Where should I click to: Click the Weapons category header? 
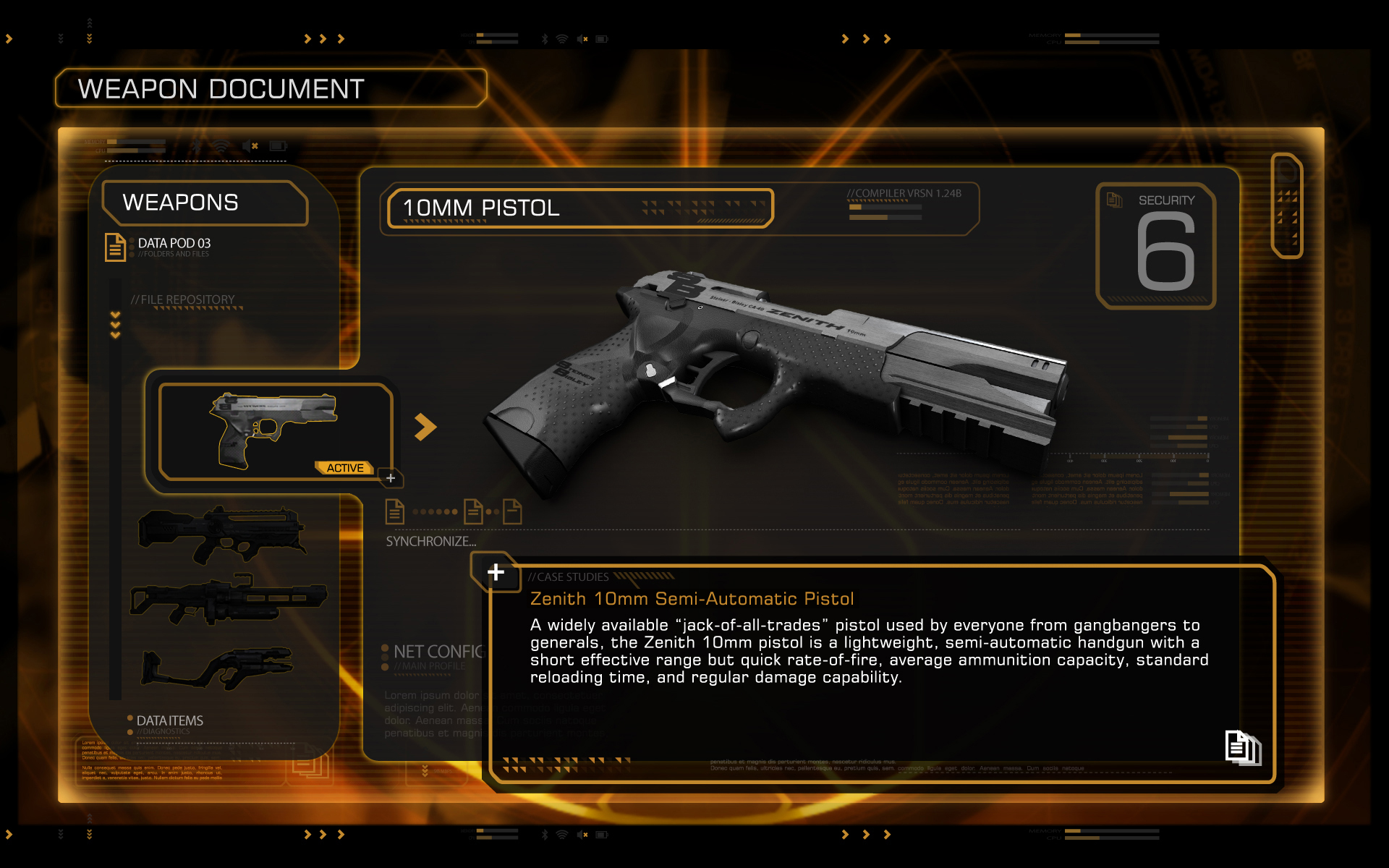(204, 203)
